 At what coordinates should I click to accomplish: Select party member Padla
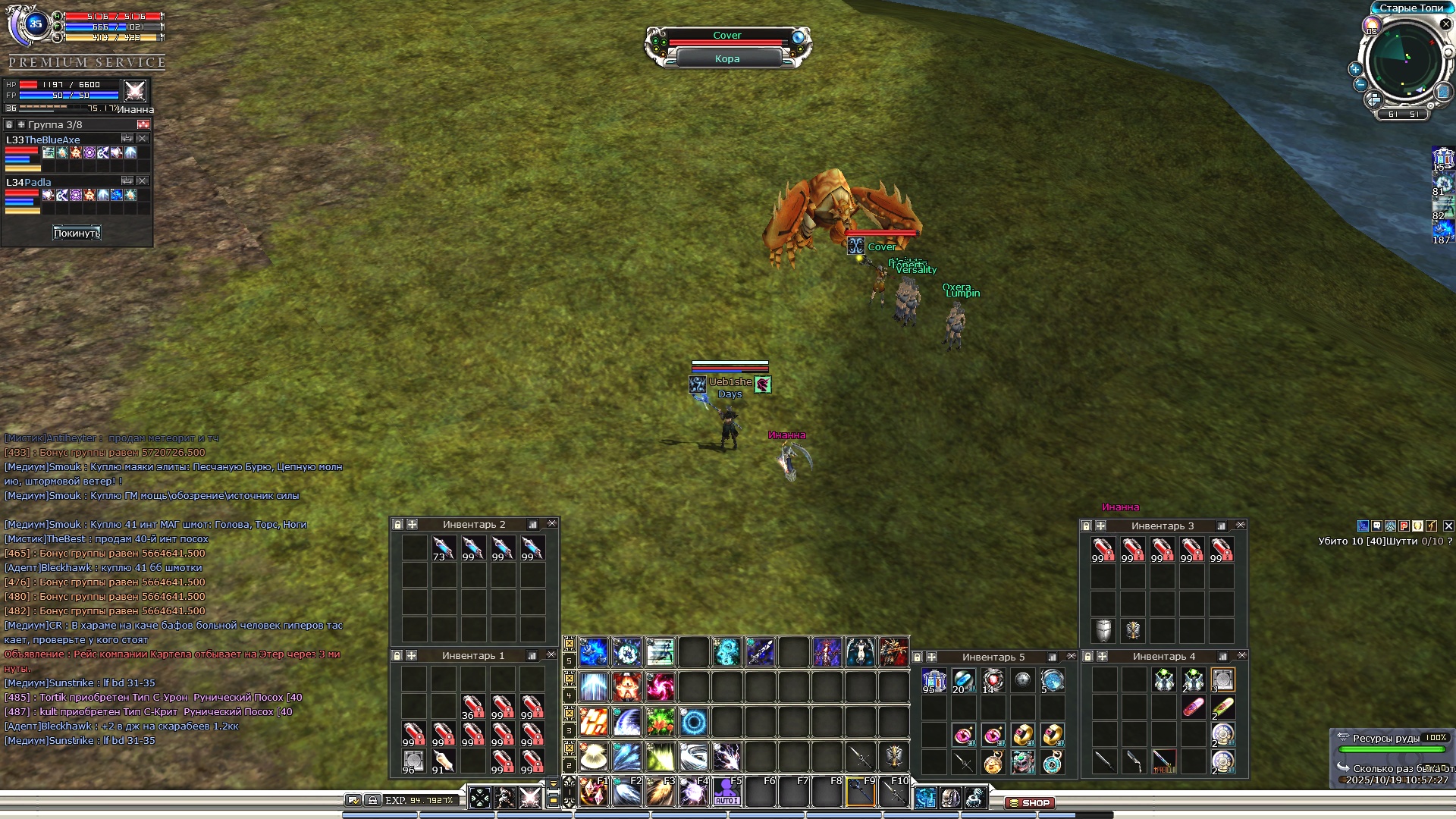pos(29,182)
